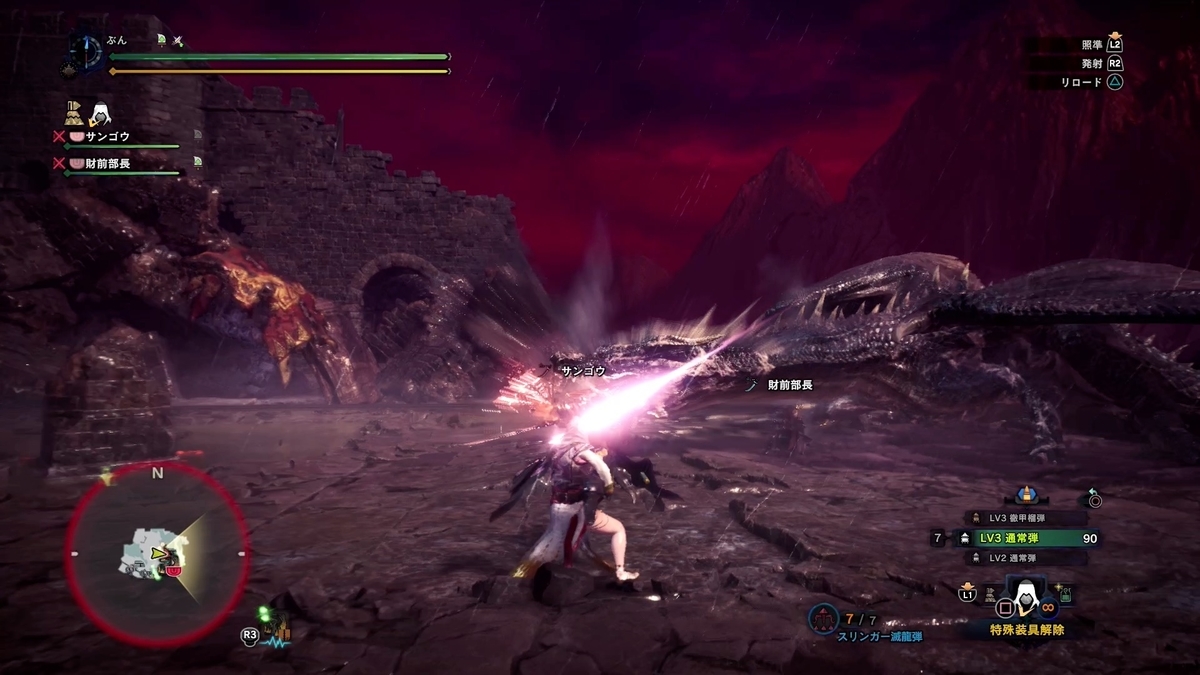Click the white hooded mantle item slot
Screen dimensions: 1200x675
point(1022,598)
